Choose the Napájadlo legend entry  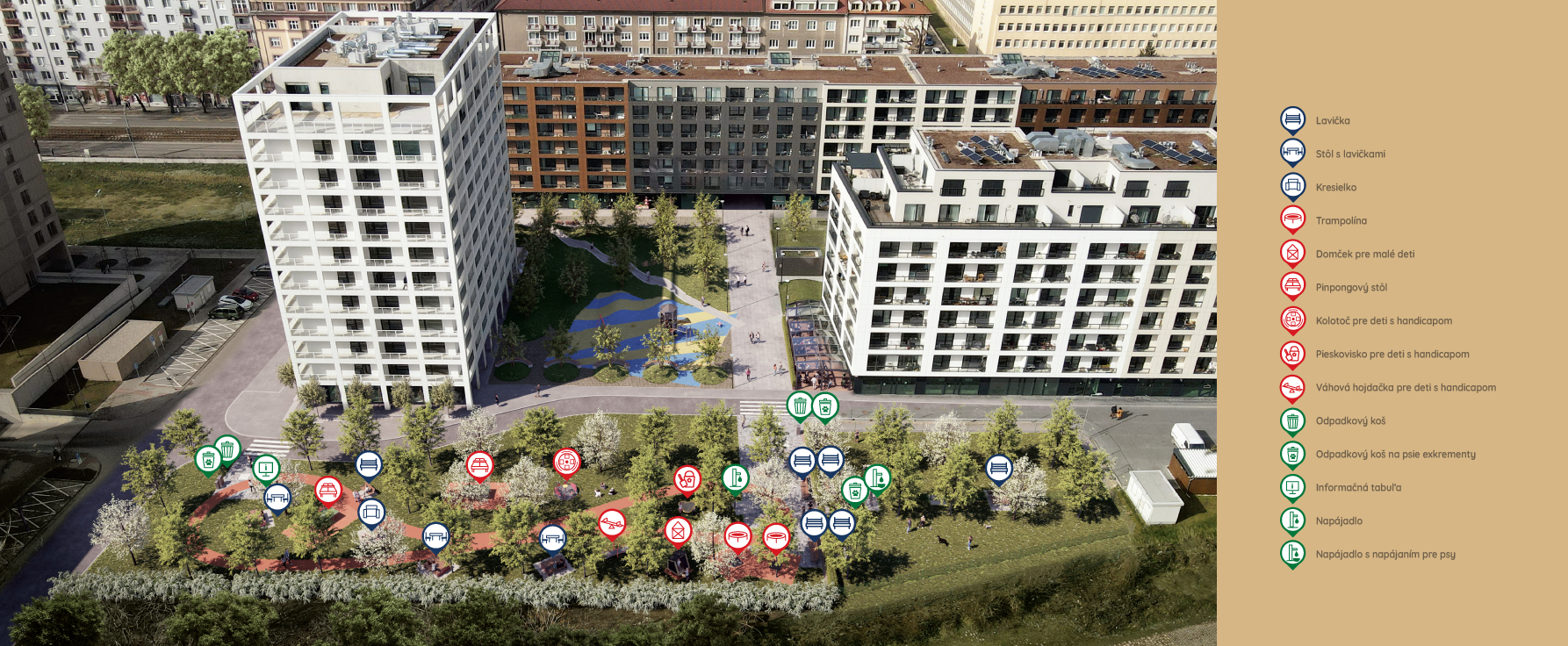click(x=1338, y=521)
